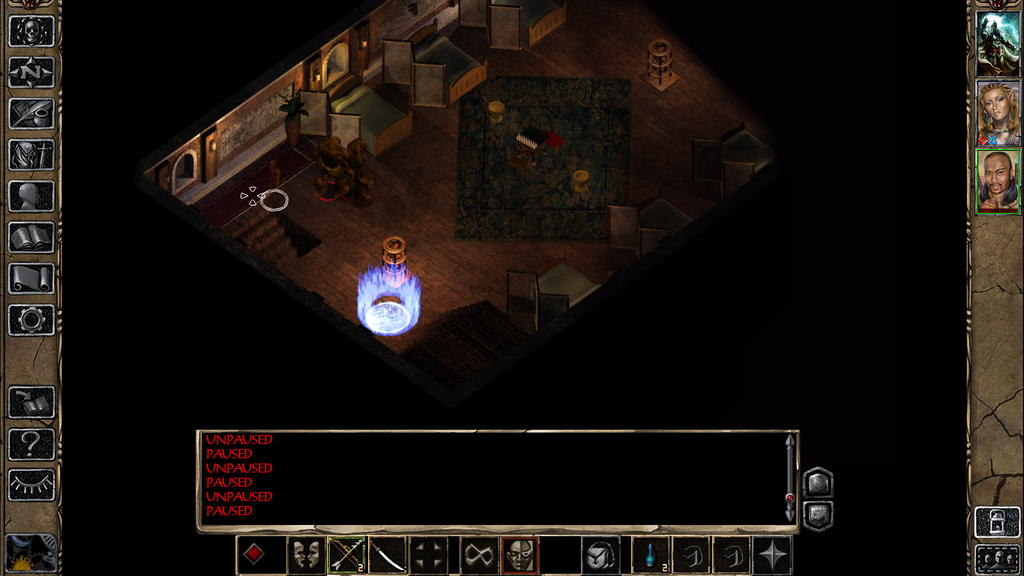Open special abilities with the star button
The height and width of the screenshot is (576, 1024).
tap(773, 555)
